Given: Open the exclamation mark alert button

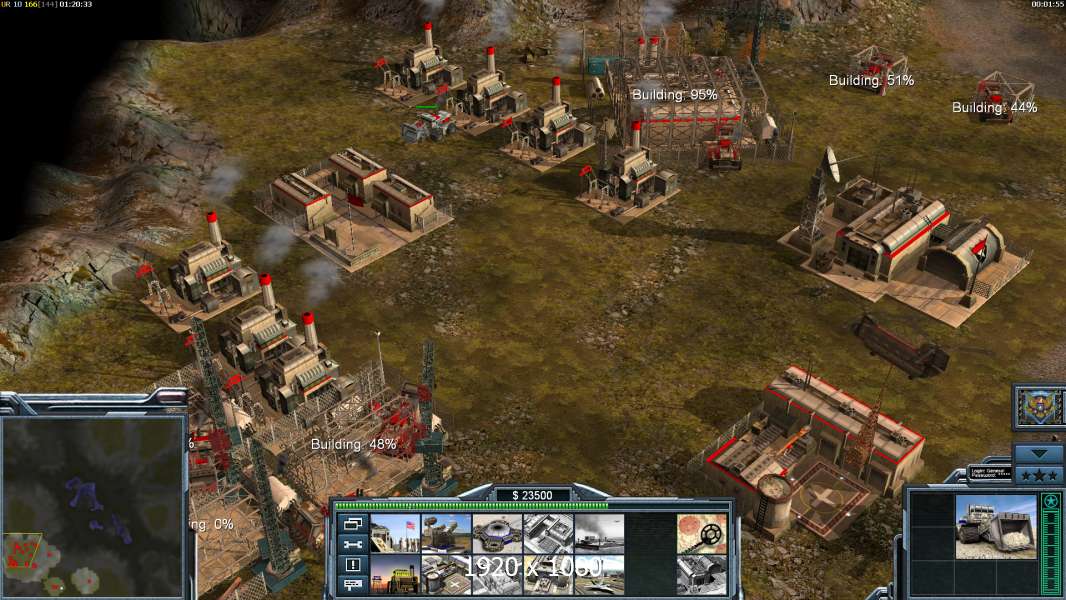Looking at the screenshot, I should tap(352, 564).
